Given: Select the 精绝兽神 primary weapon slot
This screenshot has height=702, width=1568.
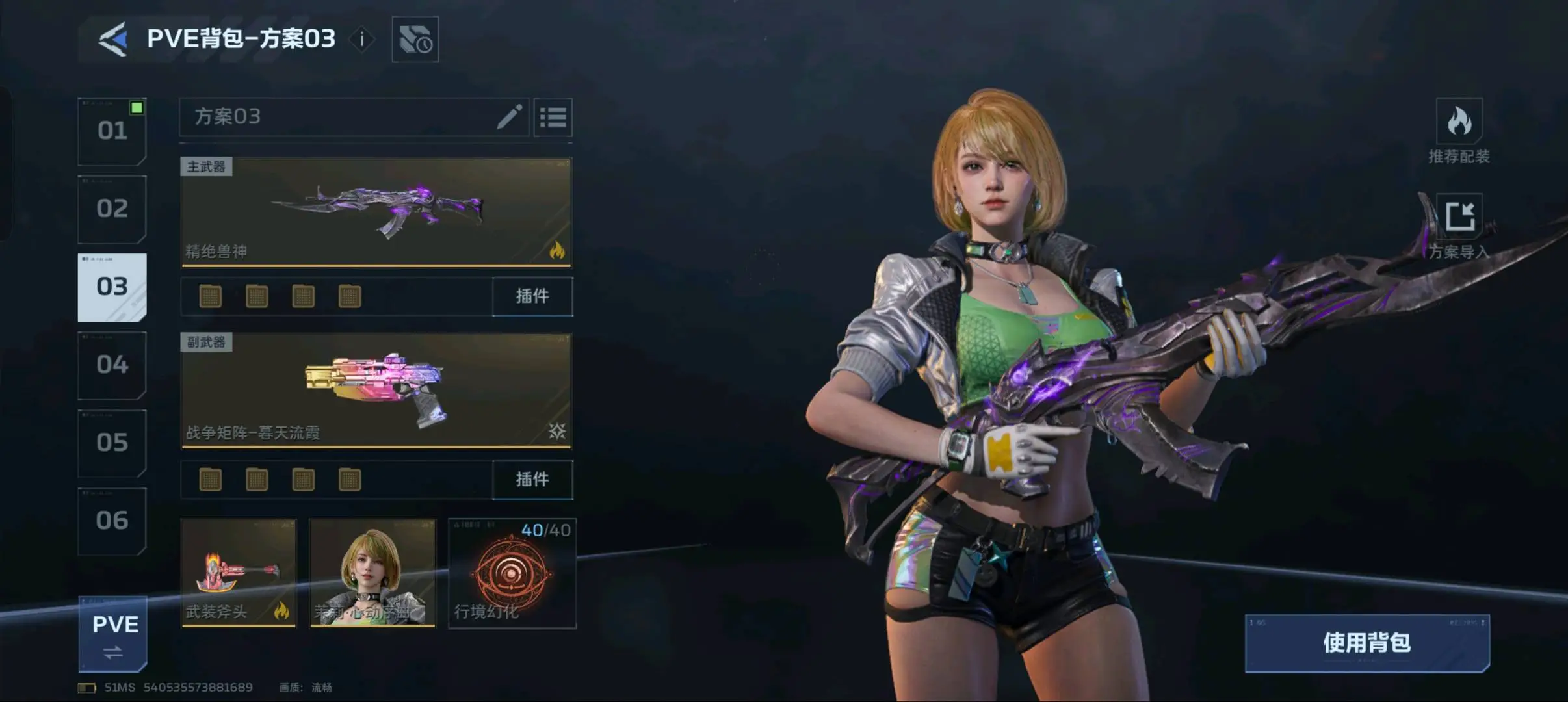Looking at the screenshot, I should [x=376, y=212].
